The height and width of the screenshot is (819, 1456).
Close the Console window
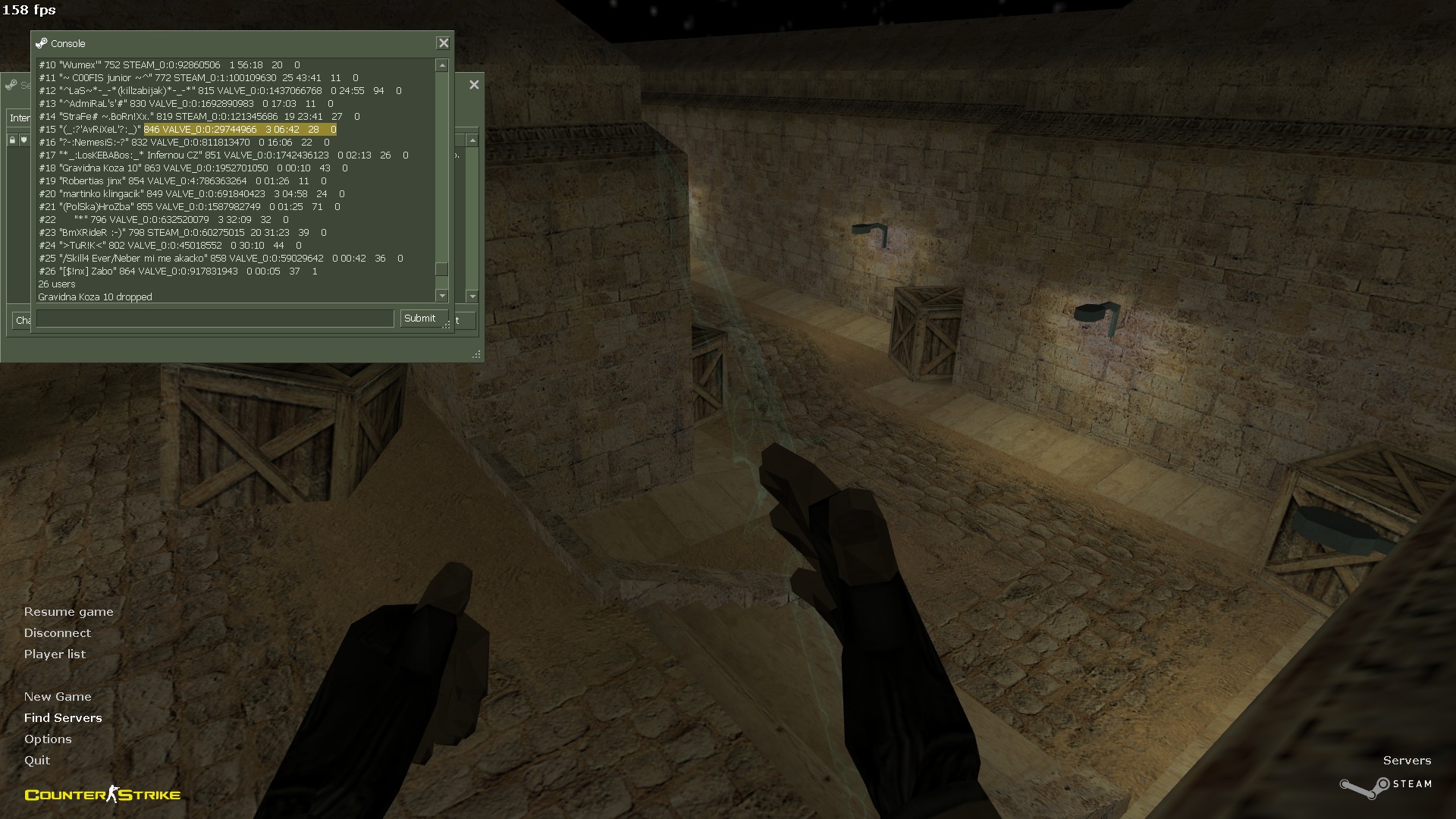point(444,43)
